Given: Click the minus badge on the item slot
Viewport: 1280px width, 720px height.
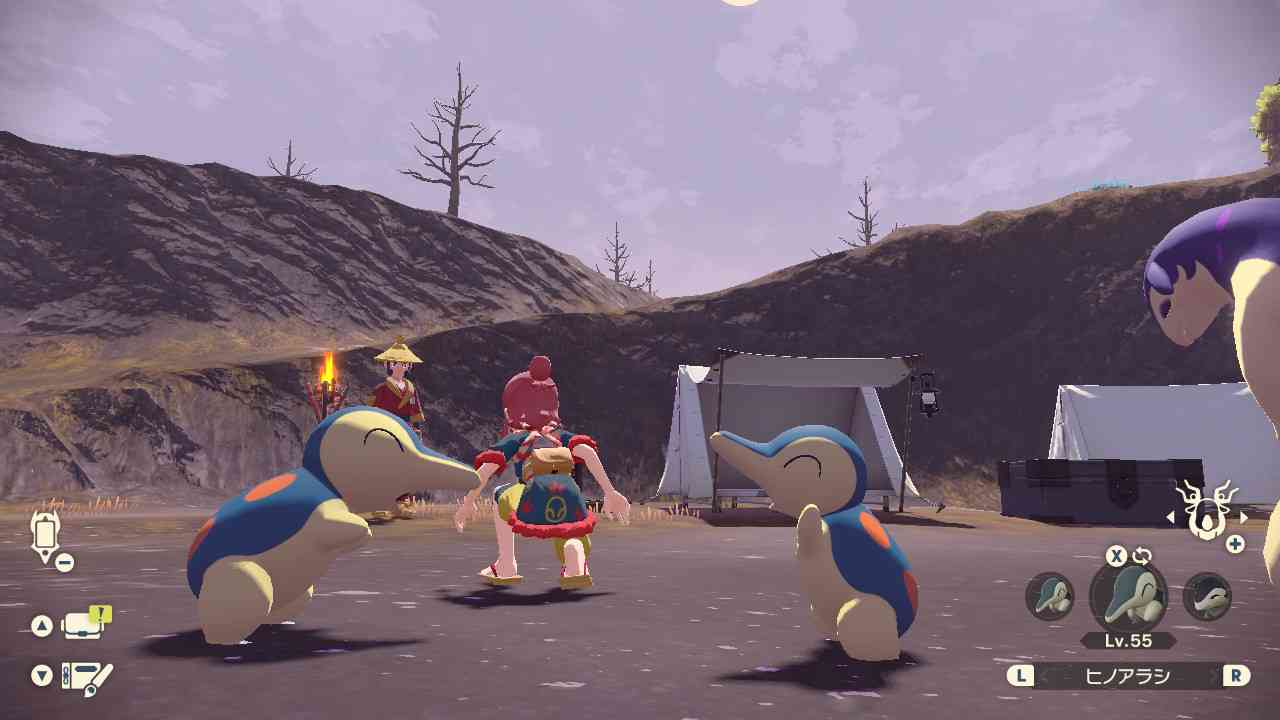Looking at the screenshot, I should 64,561.
